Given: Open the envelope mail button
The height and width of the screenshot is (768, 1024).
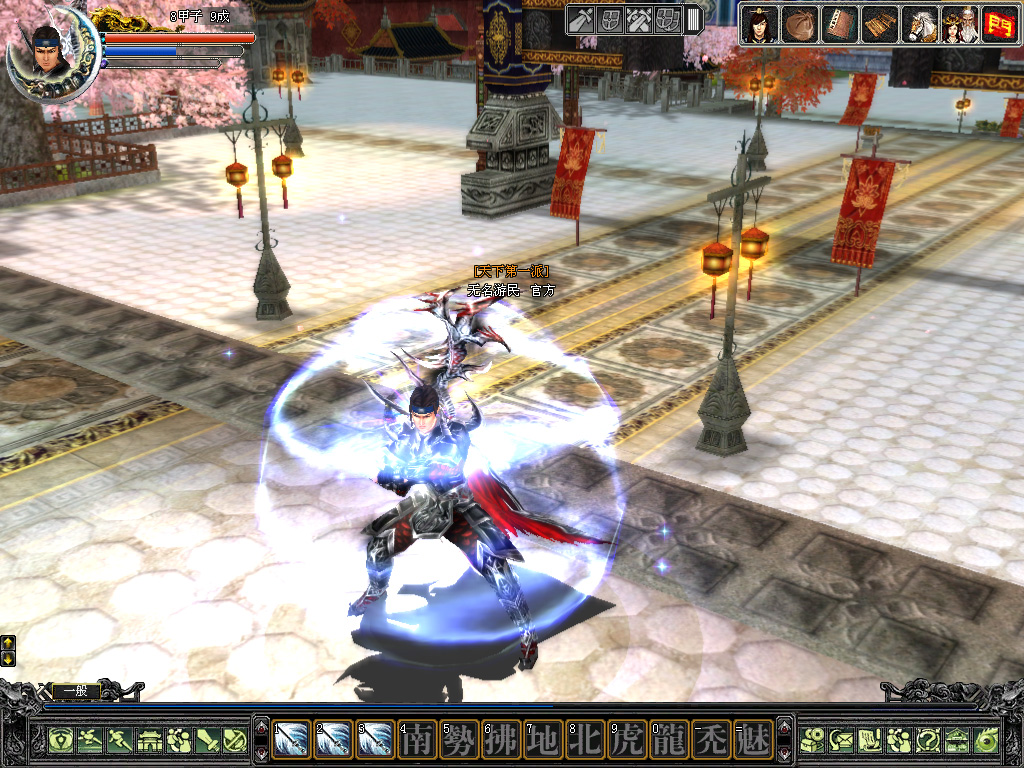Looking at the screenshot, I should (x=841, y=740).
